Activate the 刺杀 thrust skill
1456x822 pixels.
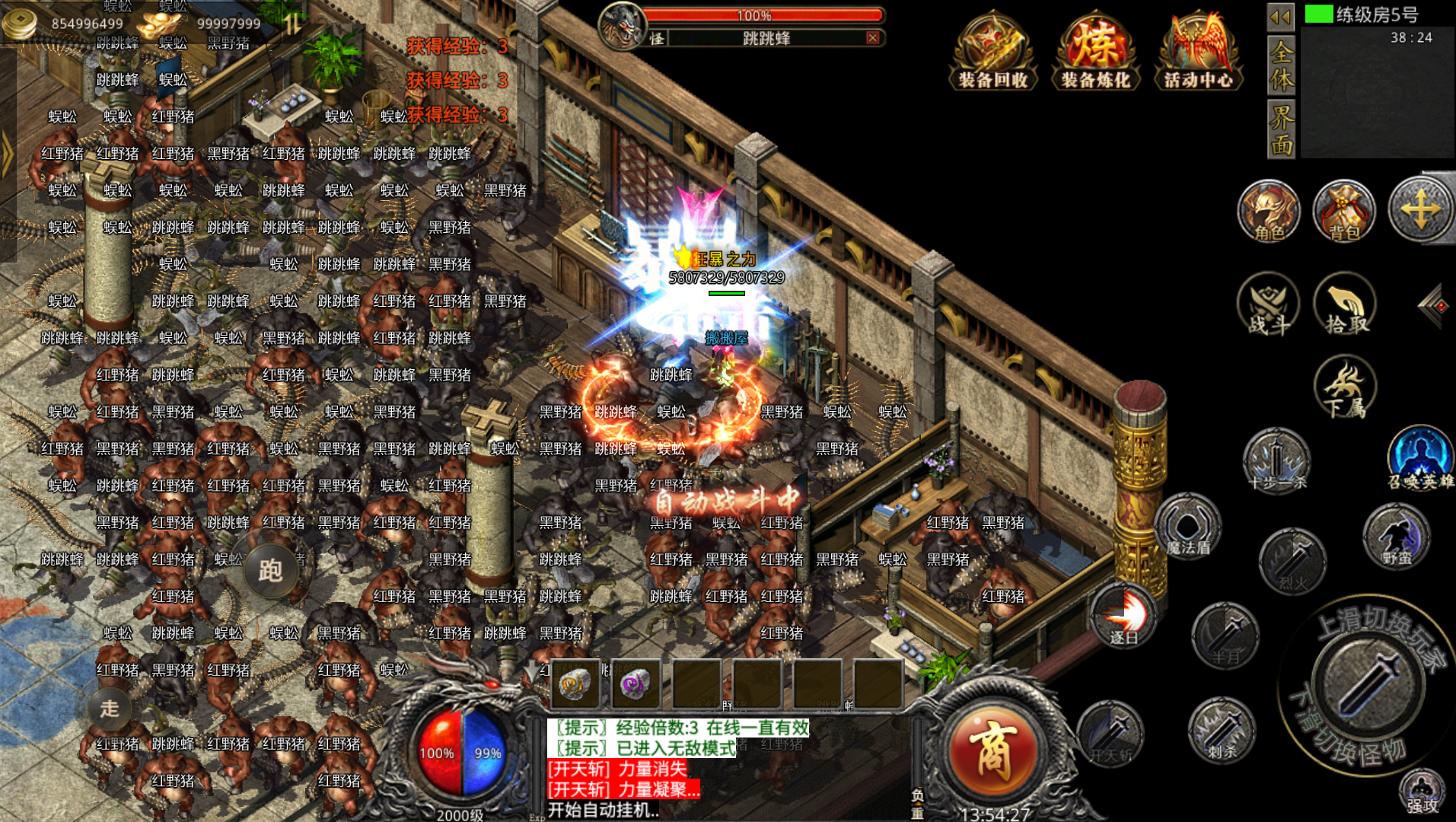(x=1222, y=731)
